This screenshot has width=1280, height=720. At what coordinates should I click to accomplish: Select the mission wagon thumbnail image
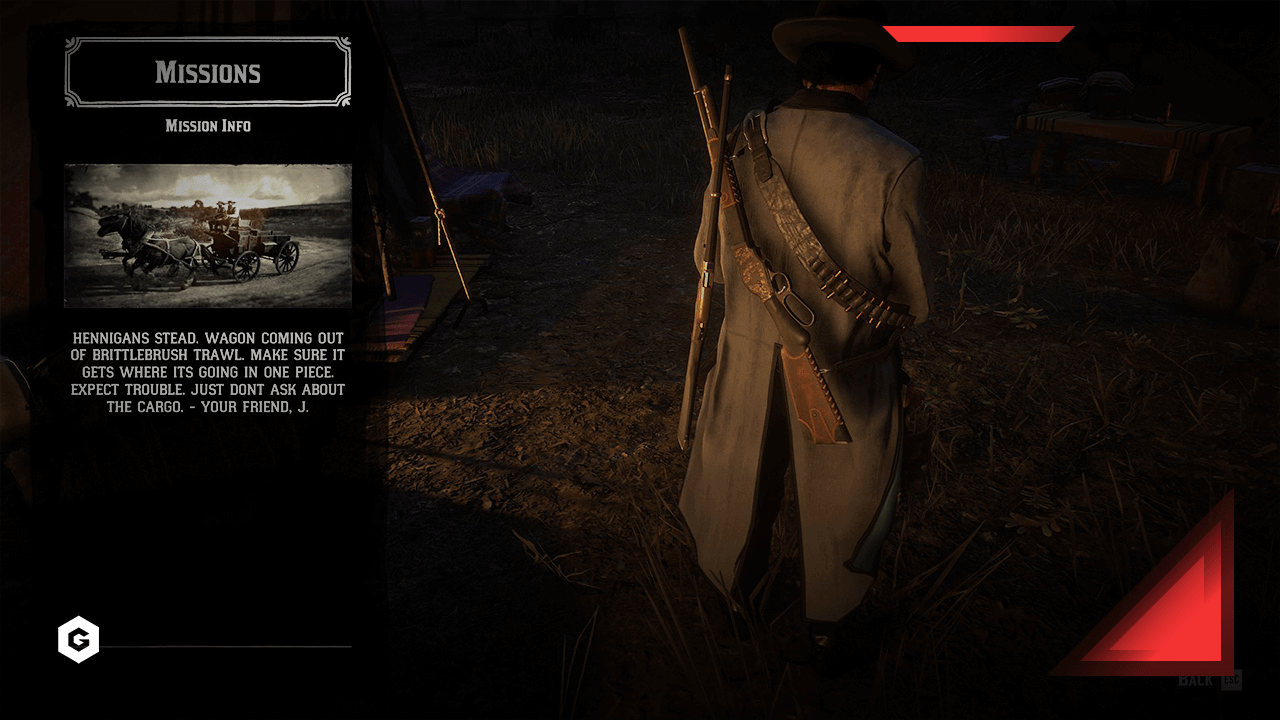point(207,237)
